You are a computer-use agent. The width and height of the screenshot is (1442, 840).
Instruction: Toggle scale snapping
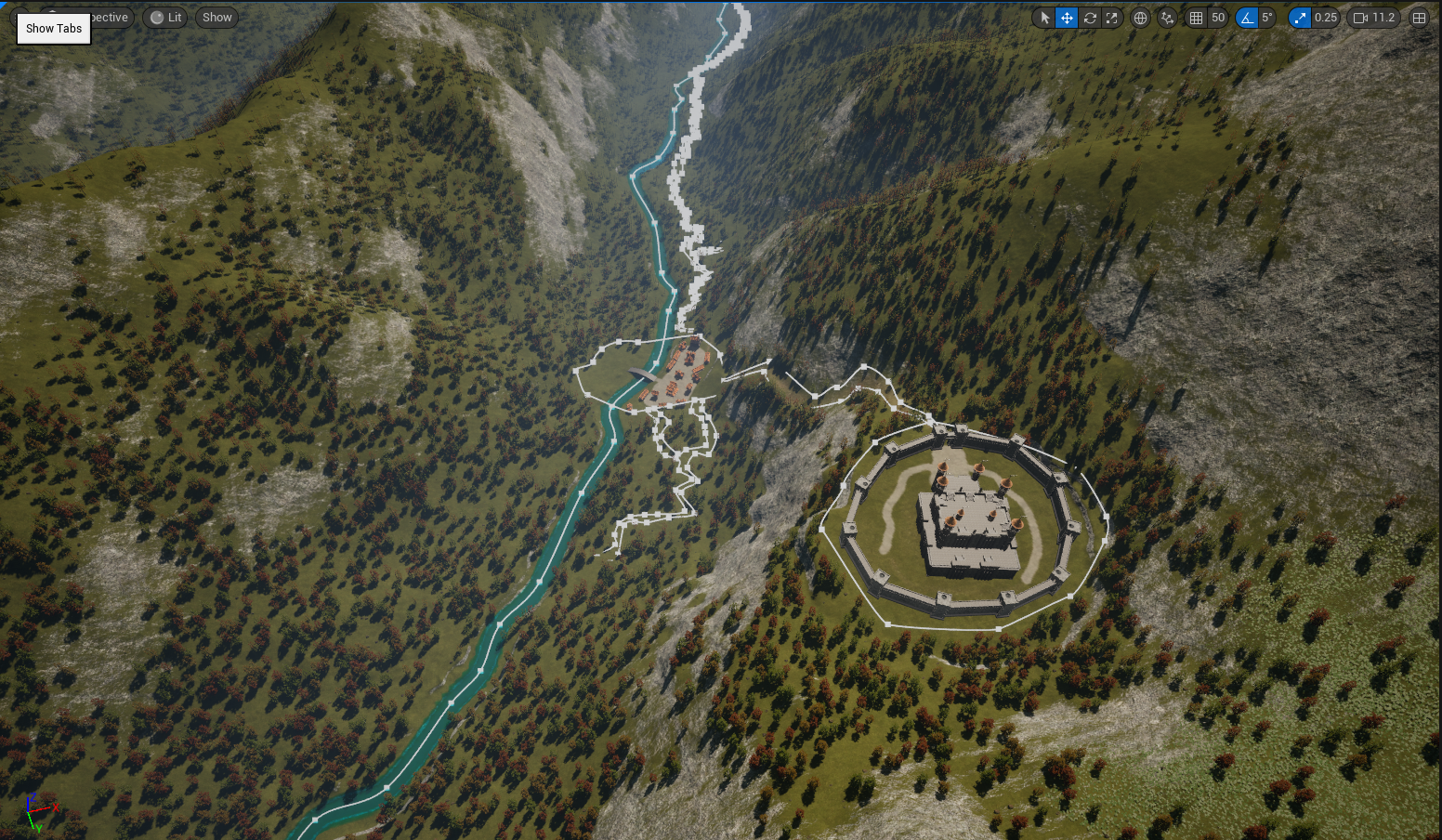click(1300, 18)
